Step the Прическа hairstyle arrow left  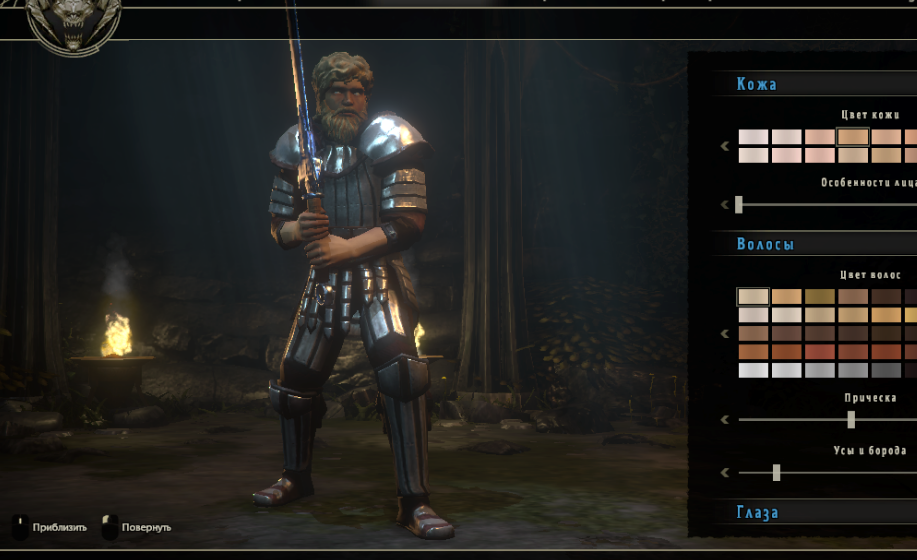(x=725, y=420)
